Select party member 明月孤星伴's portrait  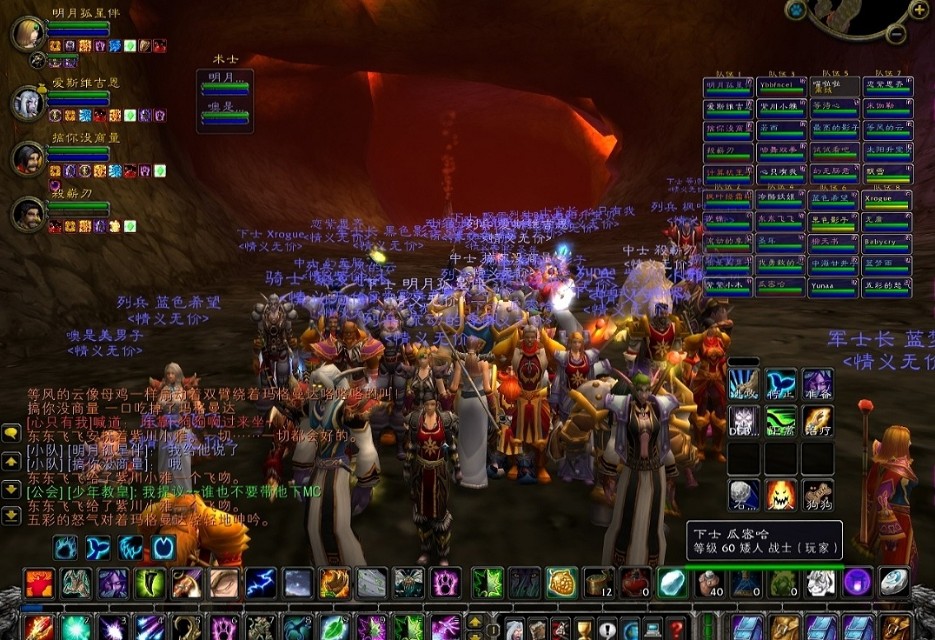[x=27, y=33]
